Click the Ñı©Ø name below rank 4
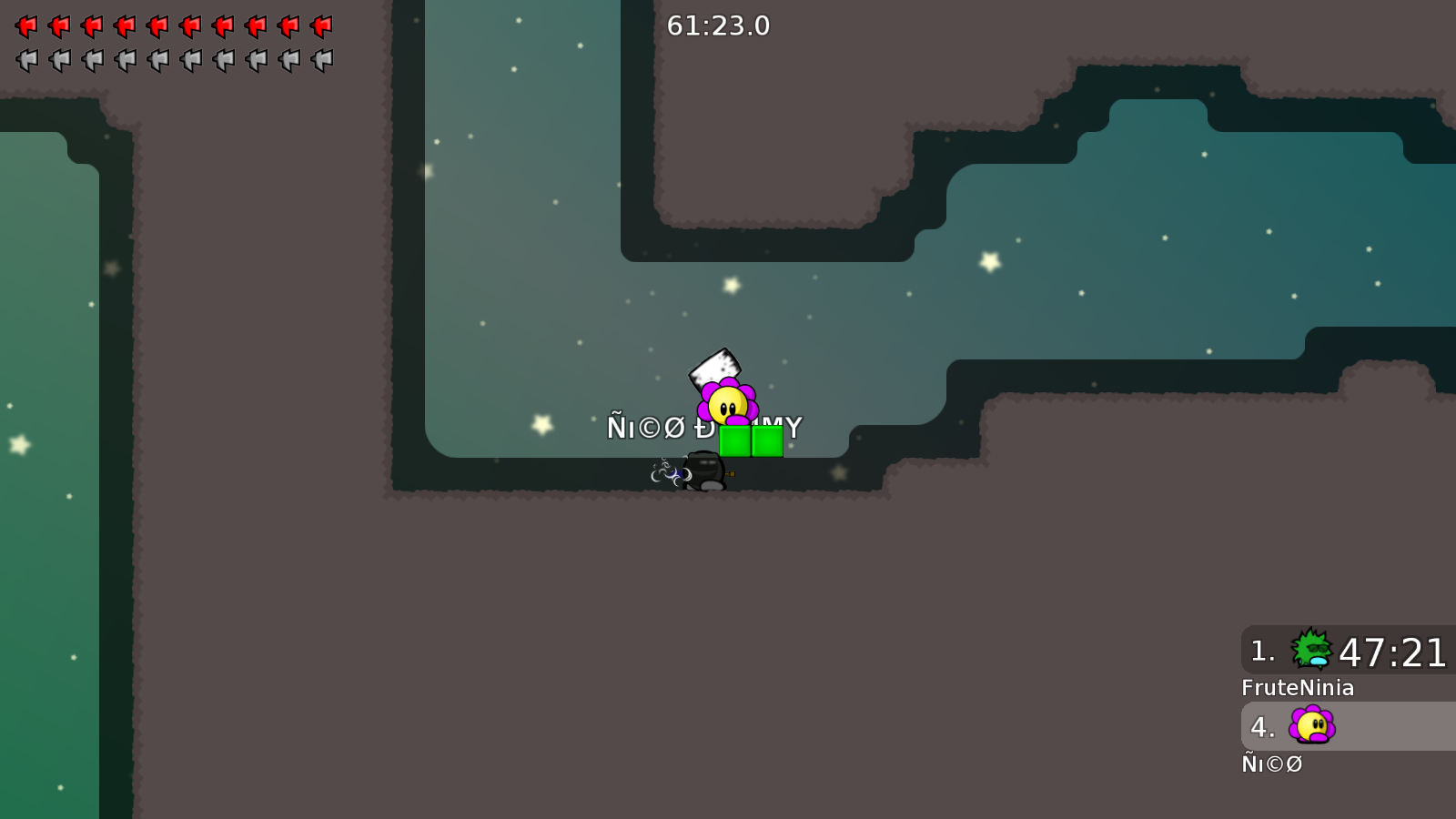Screen dimensions: 1456x819 (x=1272, y=763)
